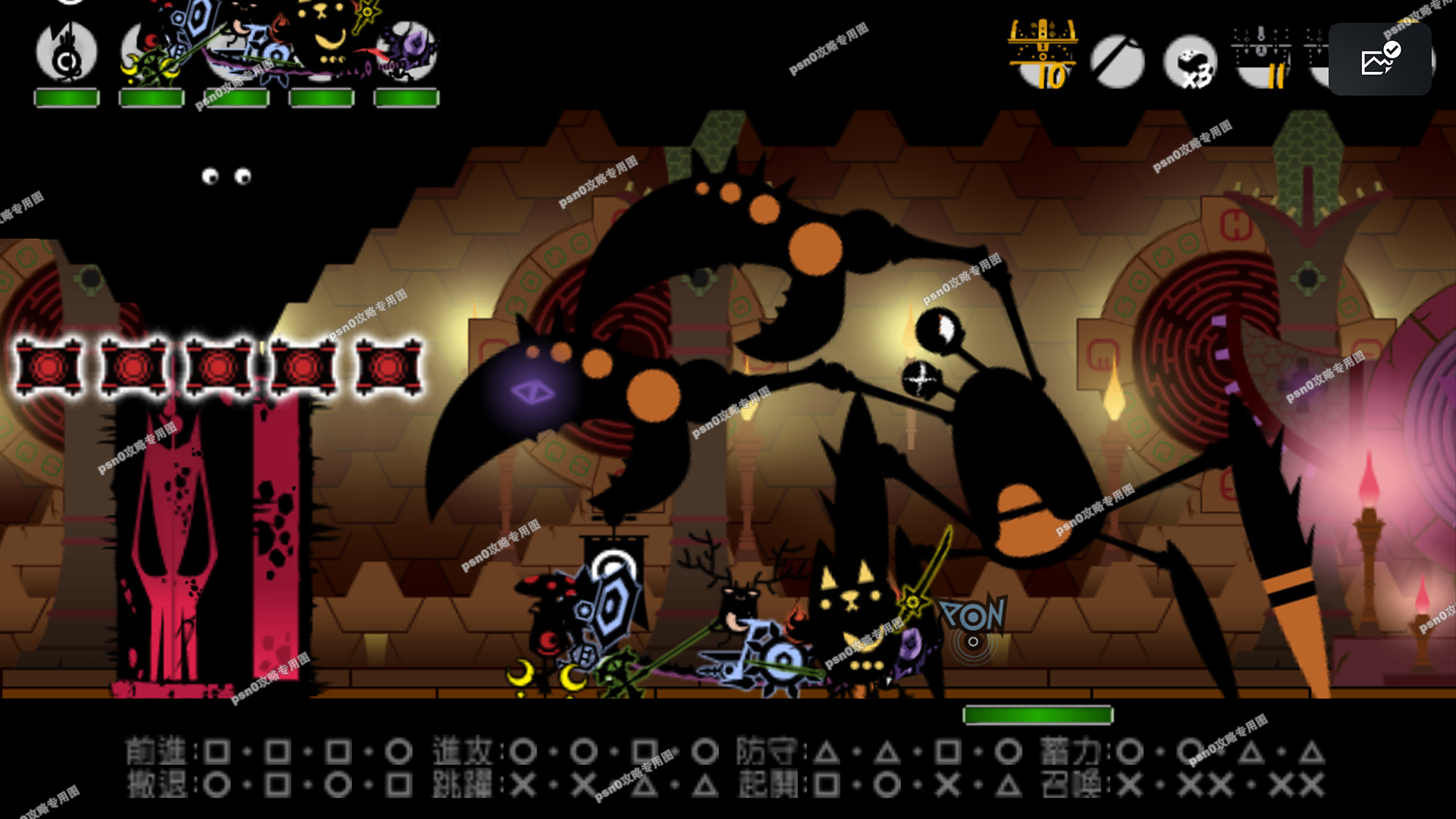Open the golden treasure chest loot icon
Screen dimensions: 1456x819
(x=1043, y=55)
